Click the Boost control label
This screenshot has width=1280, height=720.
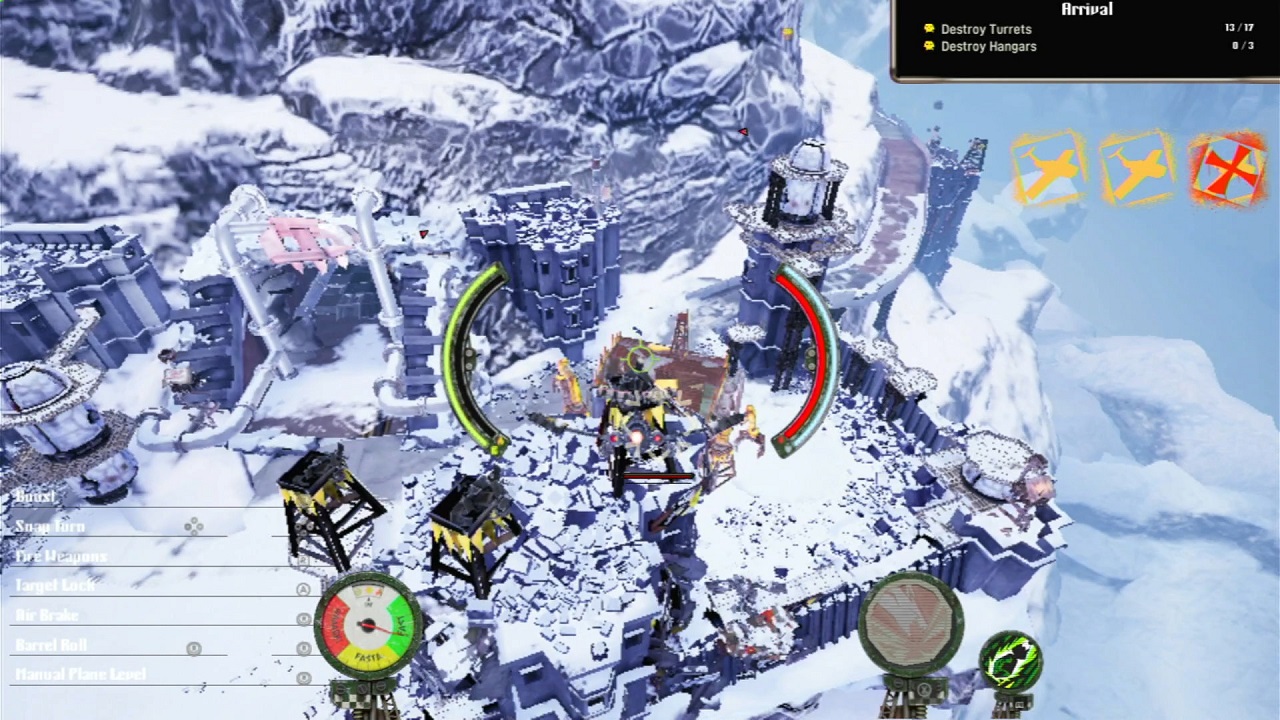[35, 495]
